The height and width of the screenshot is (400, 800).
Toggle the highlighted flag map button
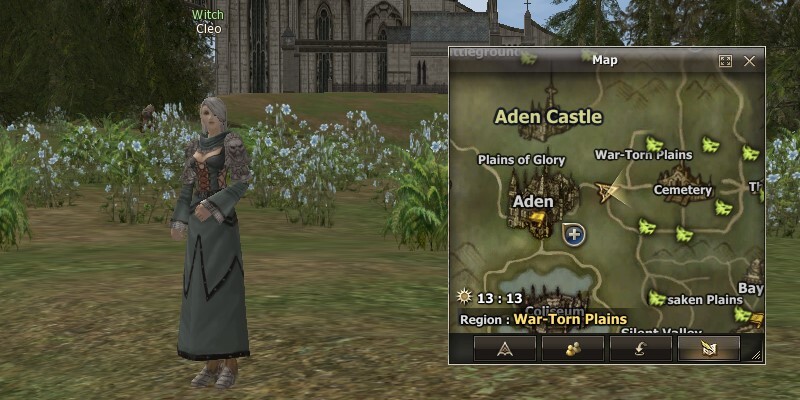point(708,348)
